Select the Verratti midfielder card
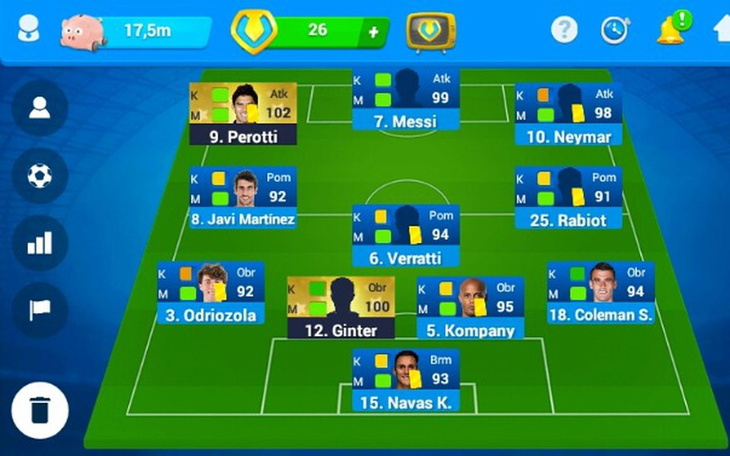 click(x=405, y=236)
